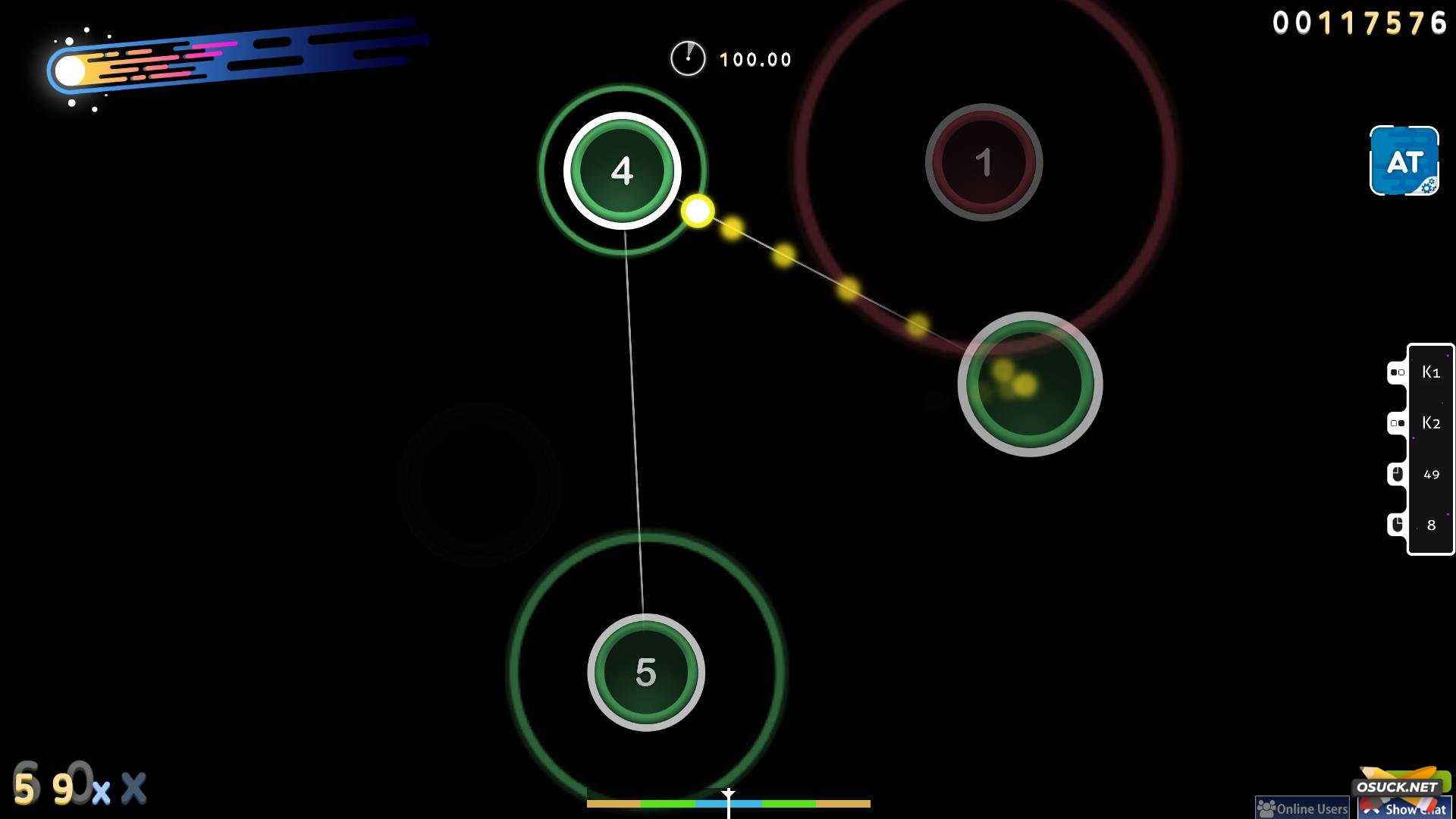Select the K2 keyboard key indicator
The height and width of the screenshot is (819, 1456).
pyautogui.click(x=1429, y=422)
